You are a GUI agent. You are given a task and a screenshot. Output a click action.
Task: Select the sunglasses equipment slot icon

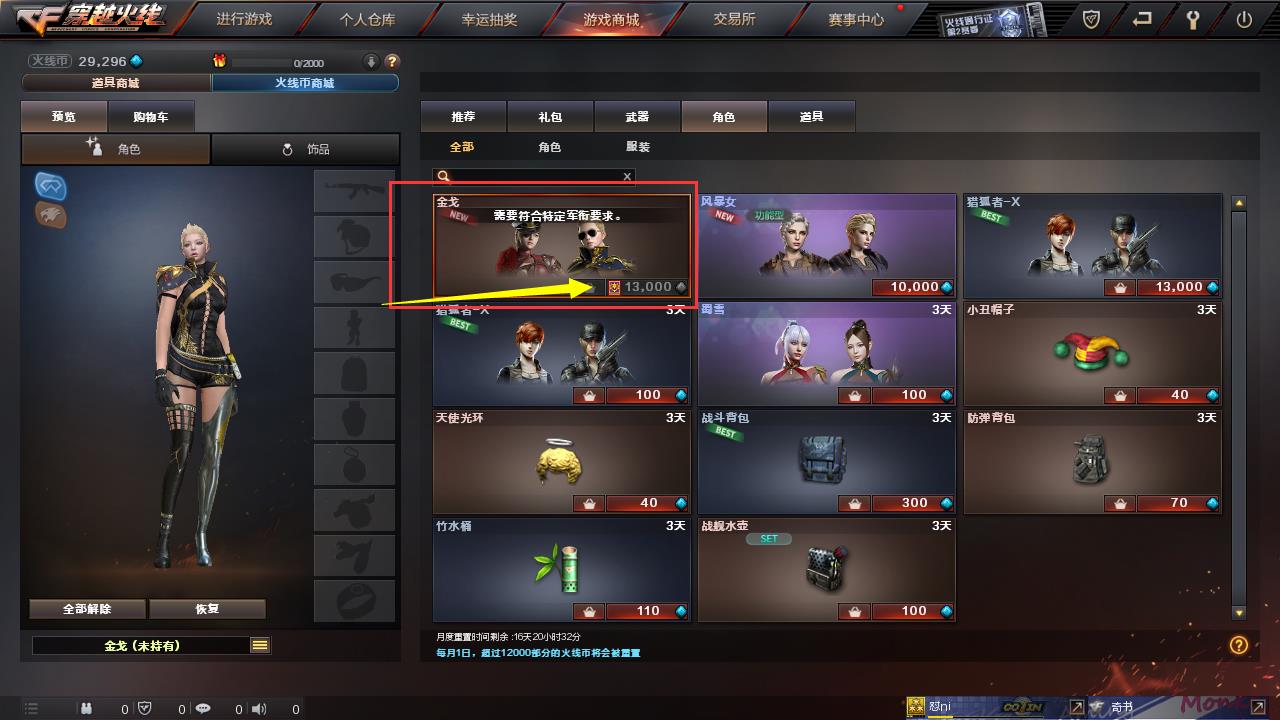tap(354, 281)
